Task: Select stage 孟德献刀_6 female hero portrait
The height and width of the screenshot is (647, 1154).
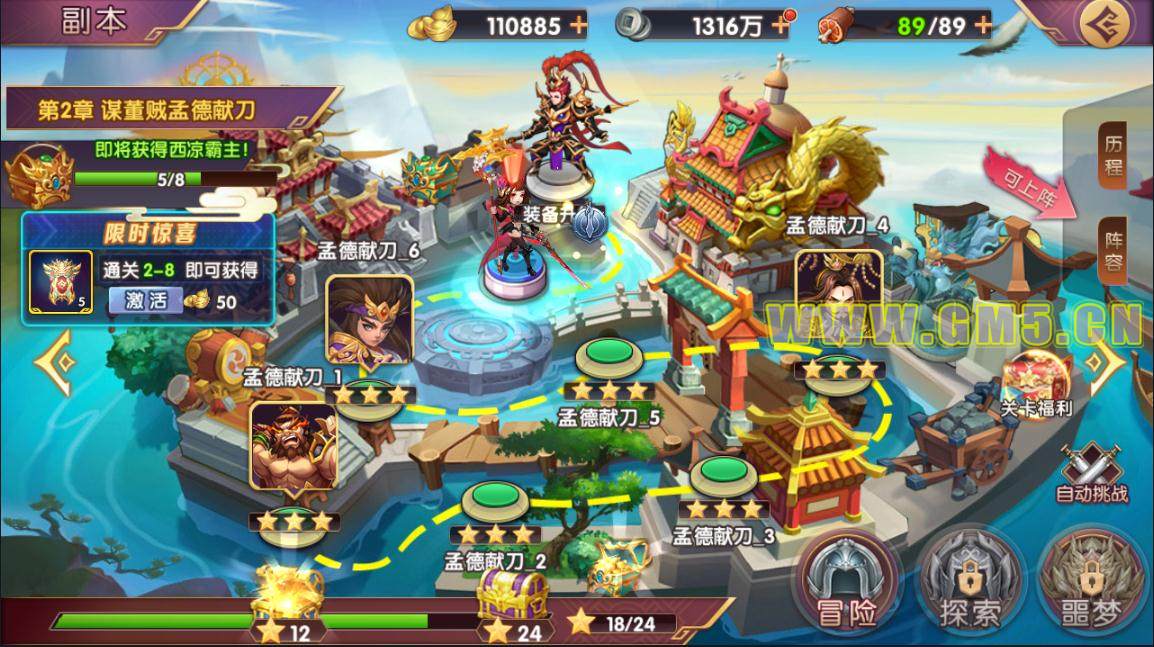Action: [369, 320]
